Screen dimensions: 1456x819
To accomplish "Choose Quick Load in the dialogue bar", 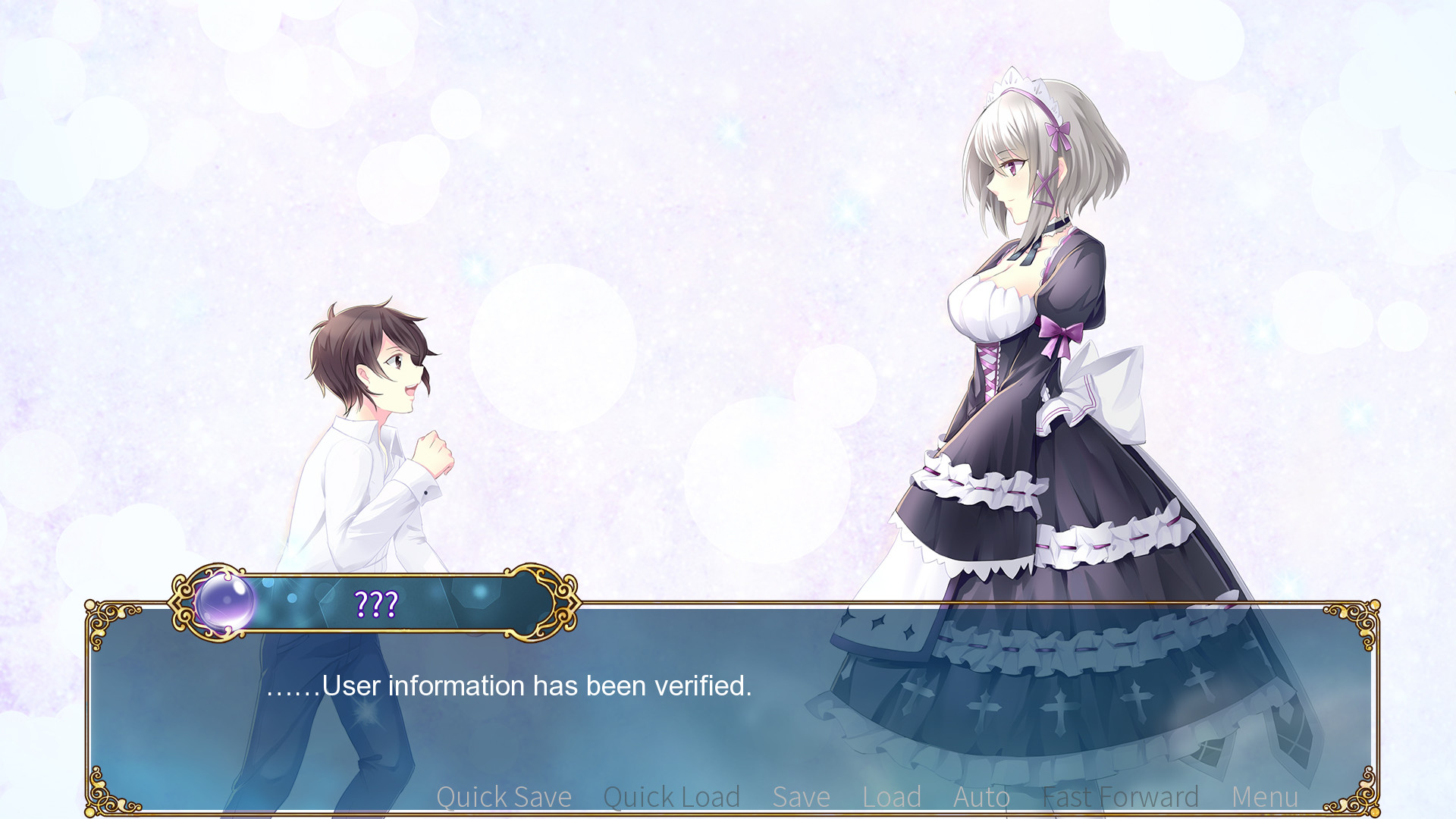I will pos(671,797).
